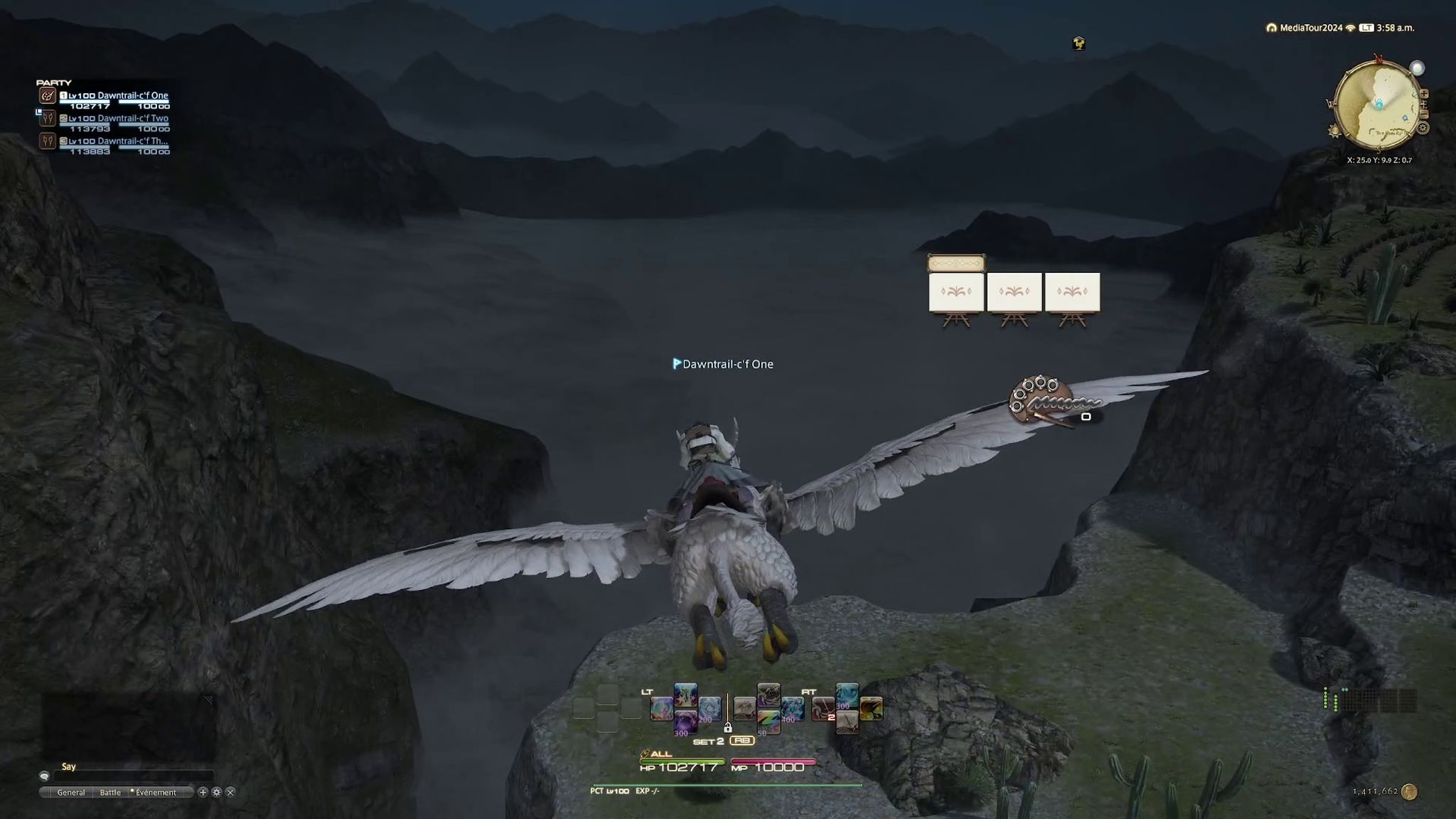The image size is (1456, 819).
Task: Toggle the cross hotbar lock padlock
Action: coord(728,728)
